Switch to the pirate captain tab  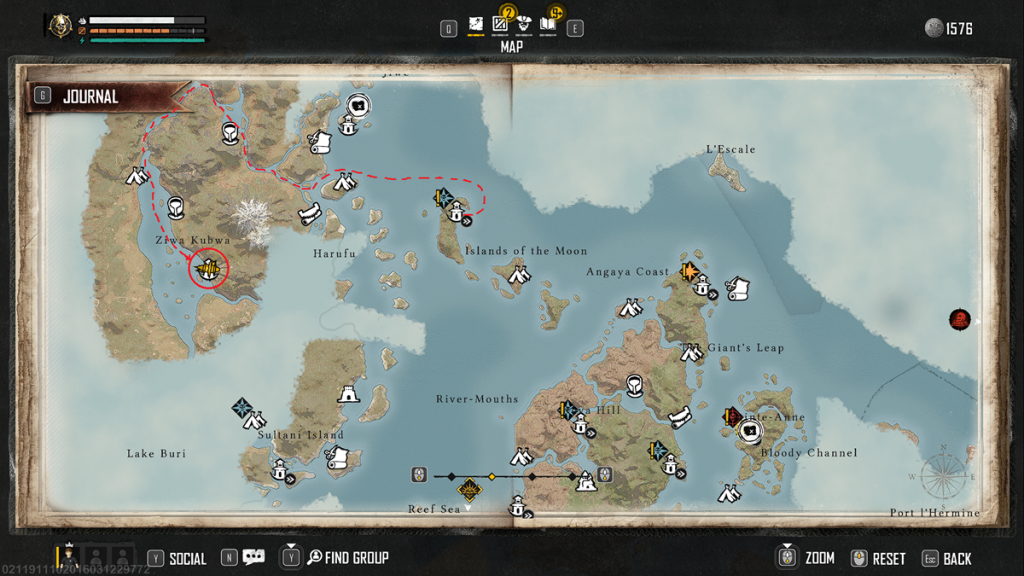click(523, 24)
